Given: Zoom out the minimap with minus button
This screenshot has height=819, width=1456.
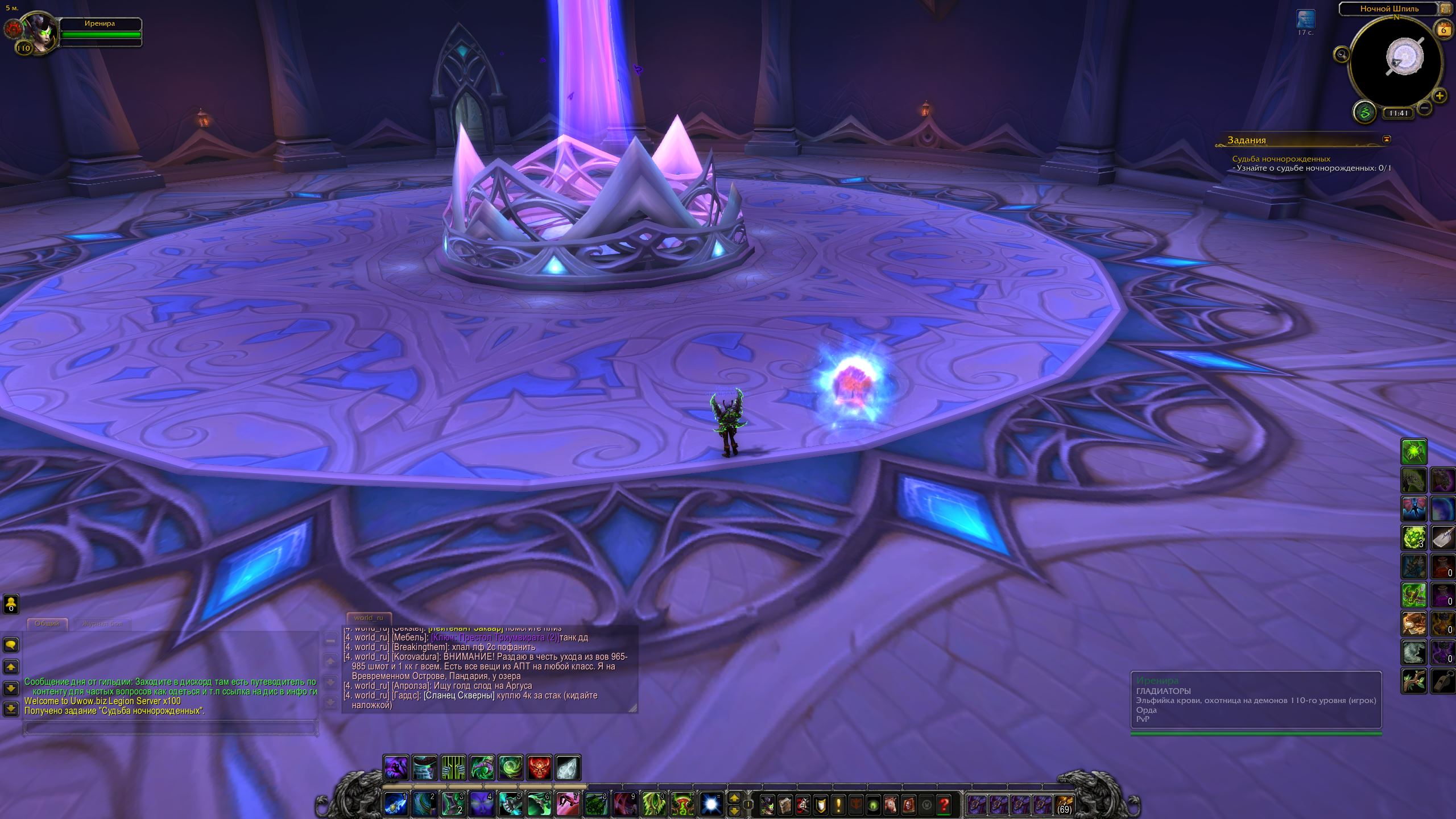Looking at the screenshot, I should click(x=1424, y=107).
